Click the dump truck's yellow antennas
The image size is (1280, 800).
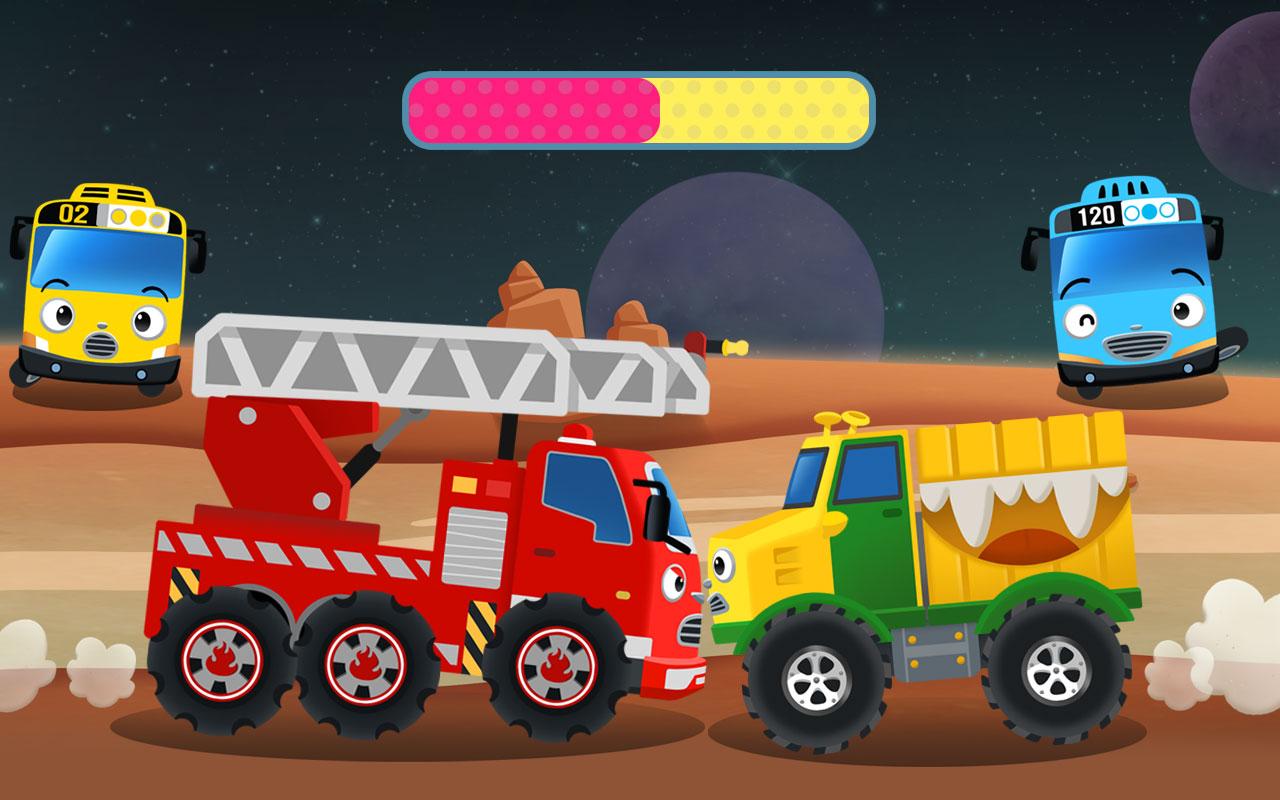[x=840, y=420]
